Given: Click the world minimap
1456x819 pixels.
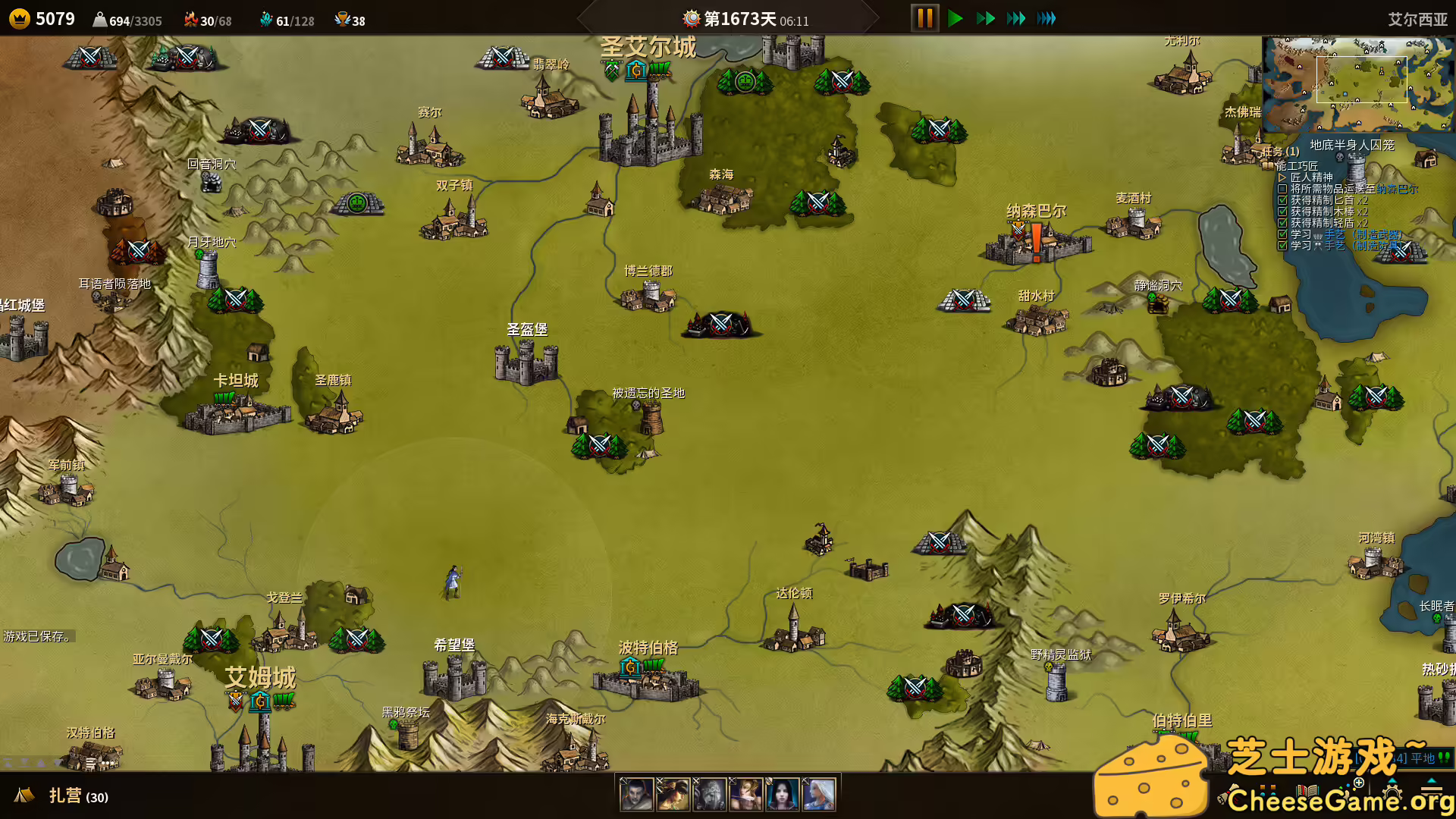Looking at the screenshot, I should click(x=1357, y=83).
